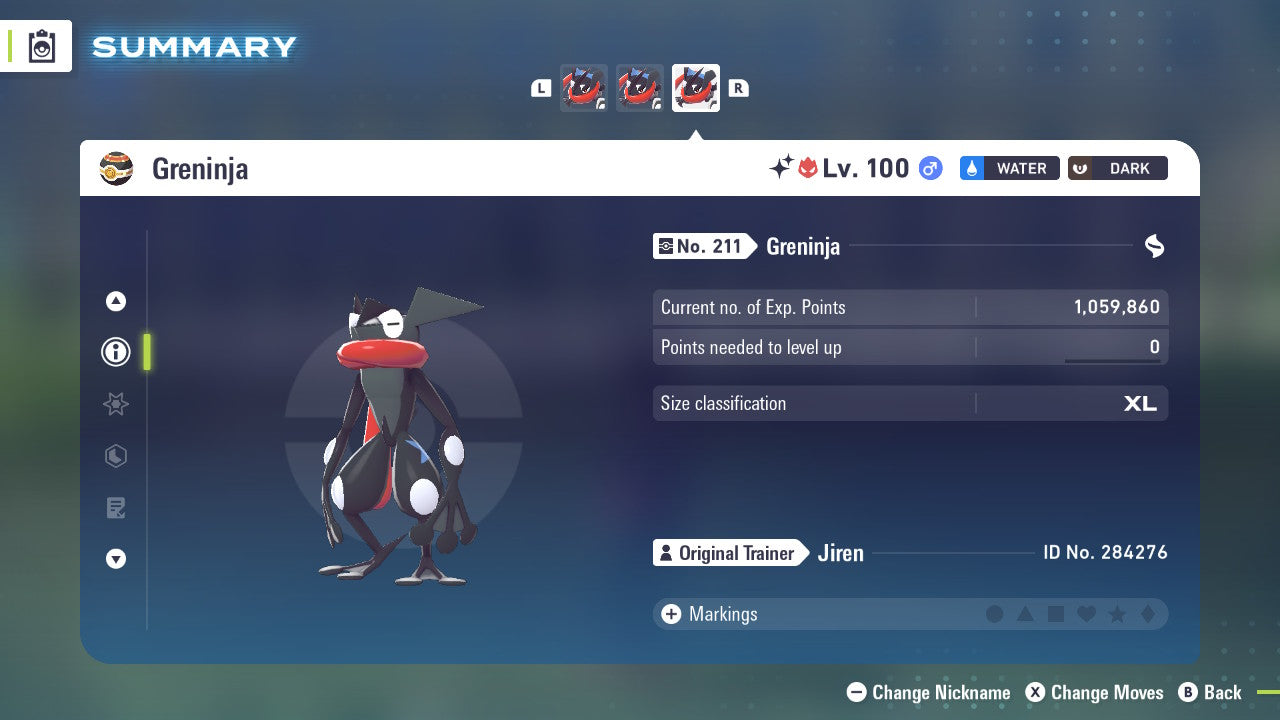
Task: Select the info summary page icon
Action: pos(115,352)
